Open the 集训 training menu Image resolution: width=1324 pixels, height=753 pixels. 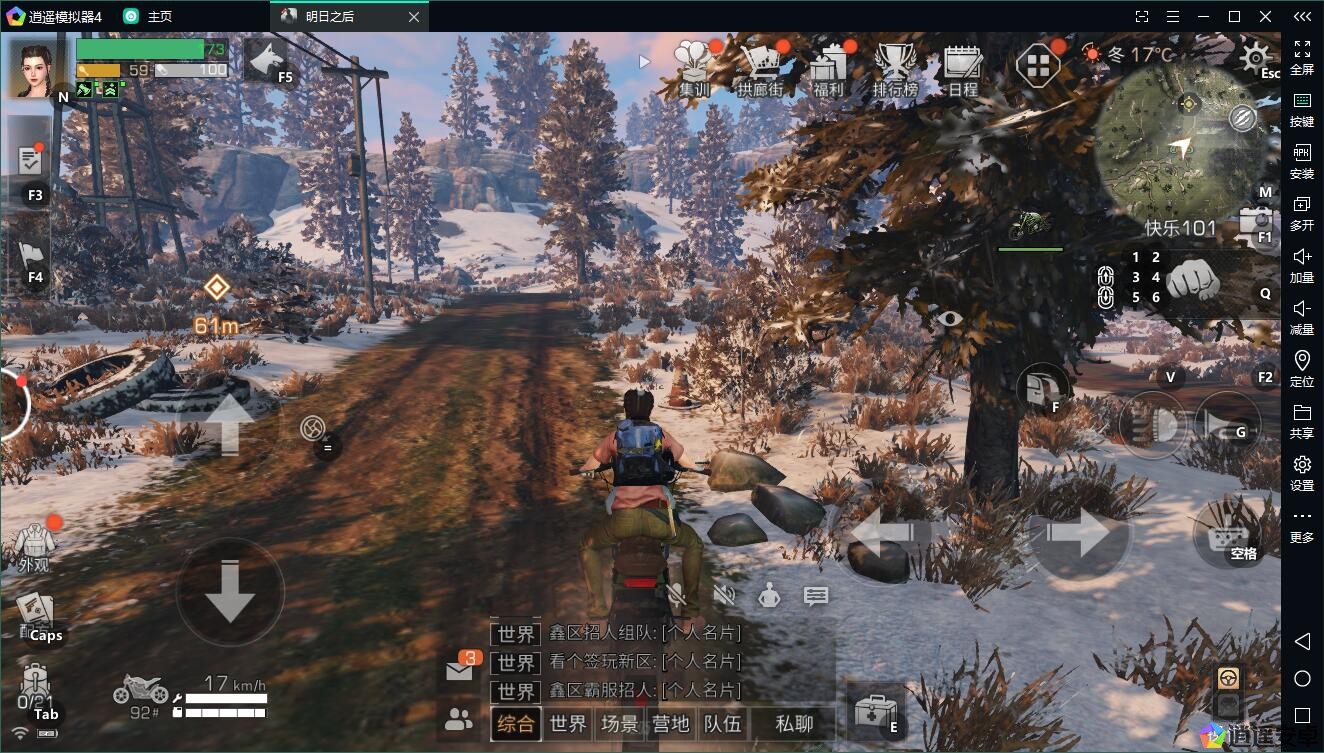[694, 68]
